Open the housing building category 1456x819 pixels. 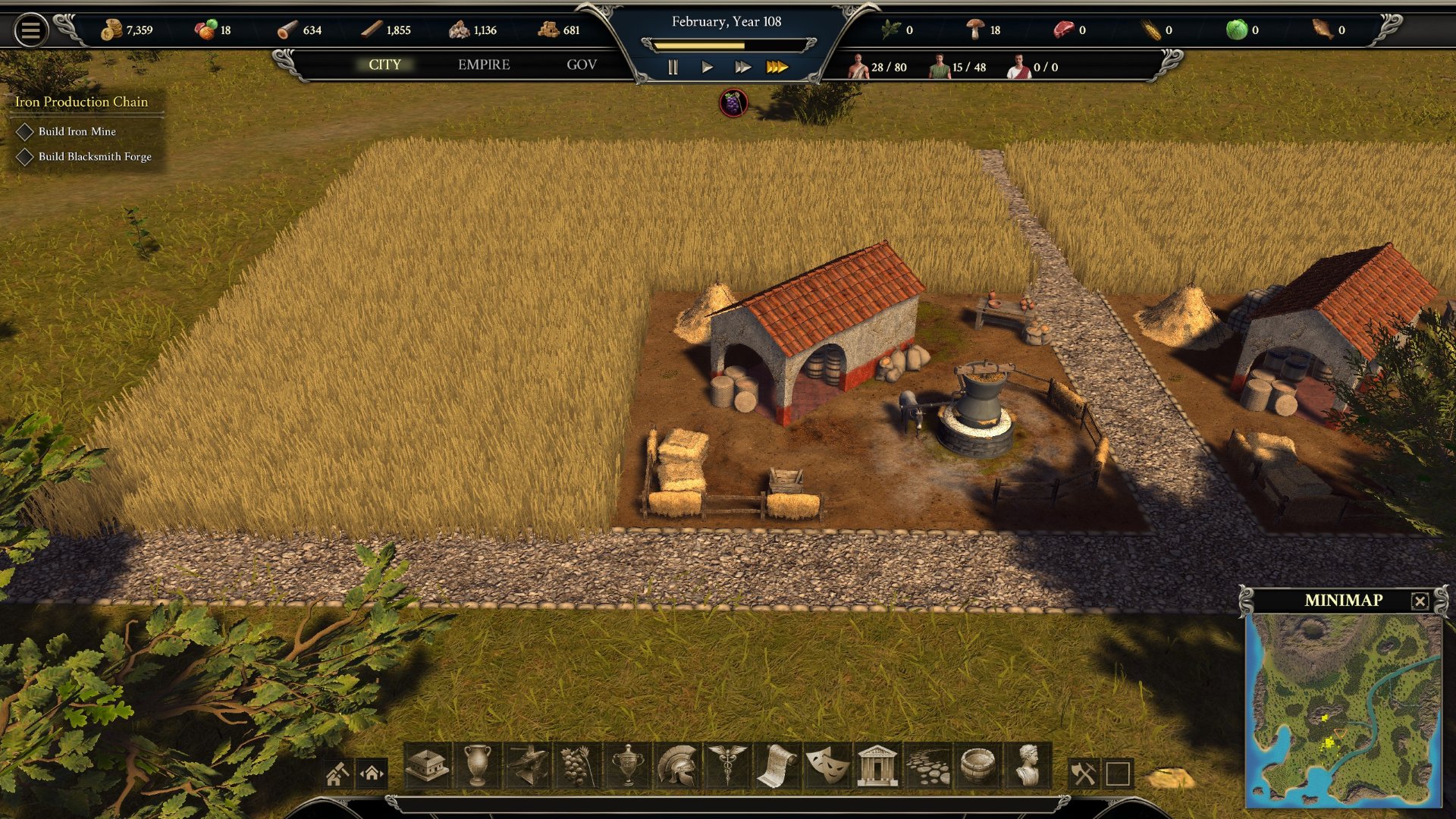[x=428, y=765]
